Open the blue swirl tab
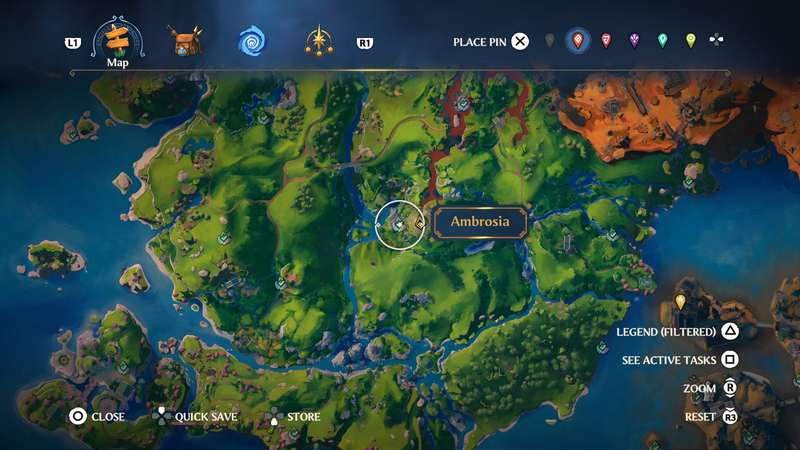 [x=252, y=42]
